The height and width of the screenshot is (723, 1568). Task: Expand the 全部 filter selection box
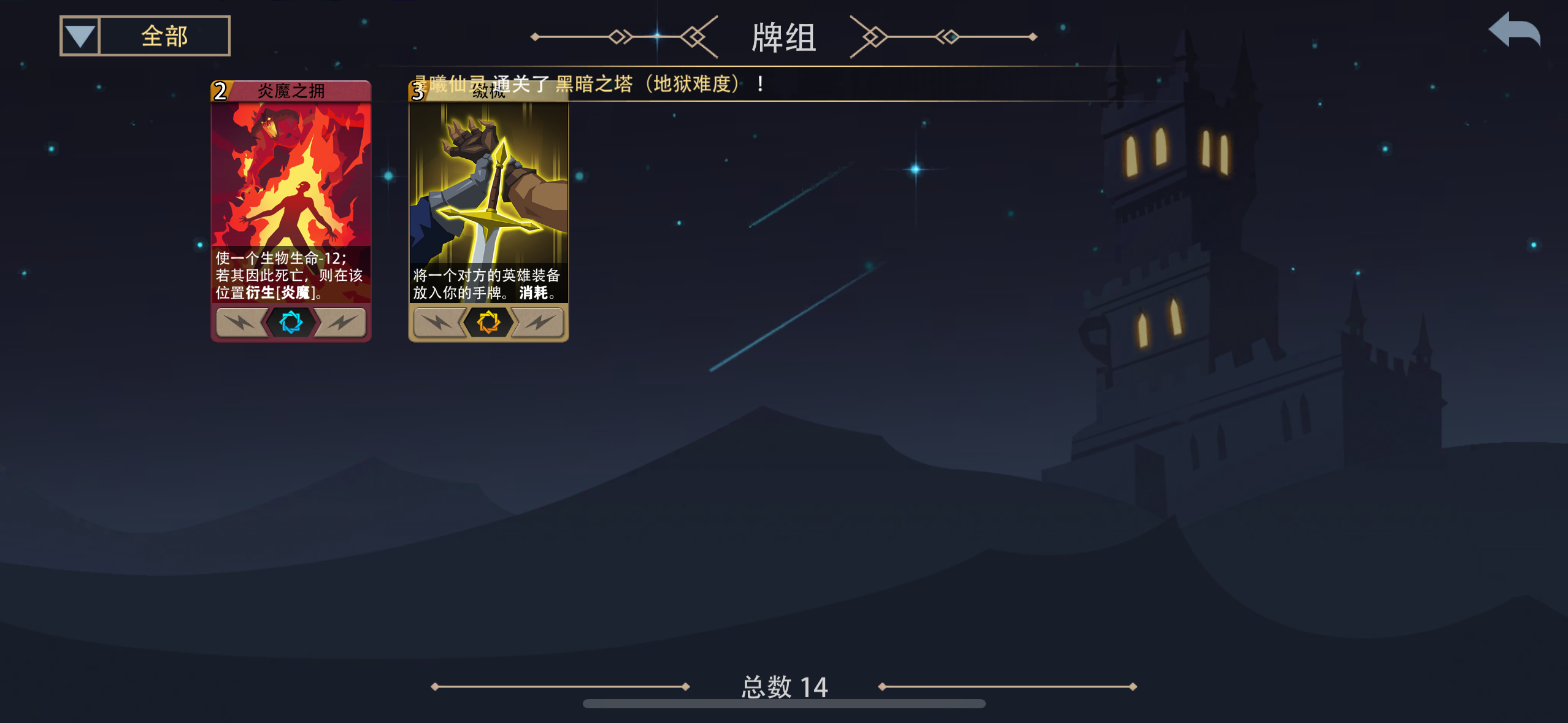pyautogui.click(x=164, y=35)
